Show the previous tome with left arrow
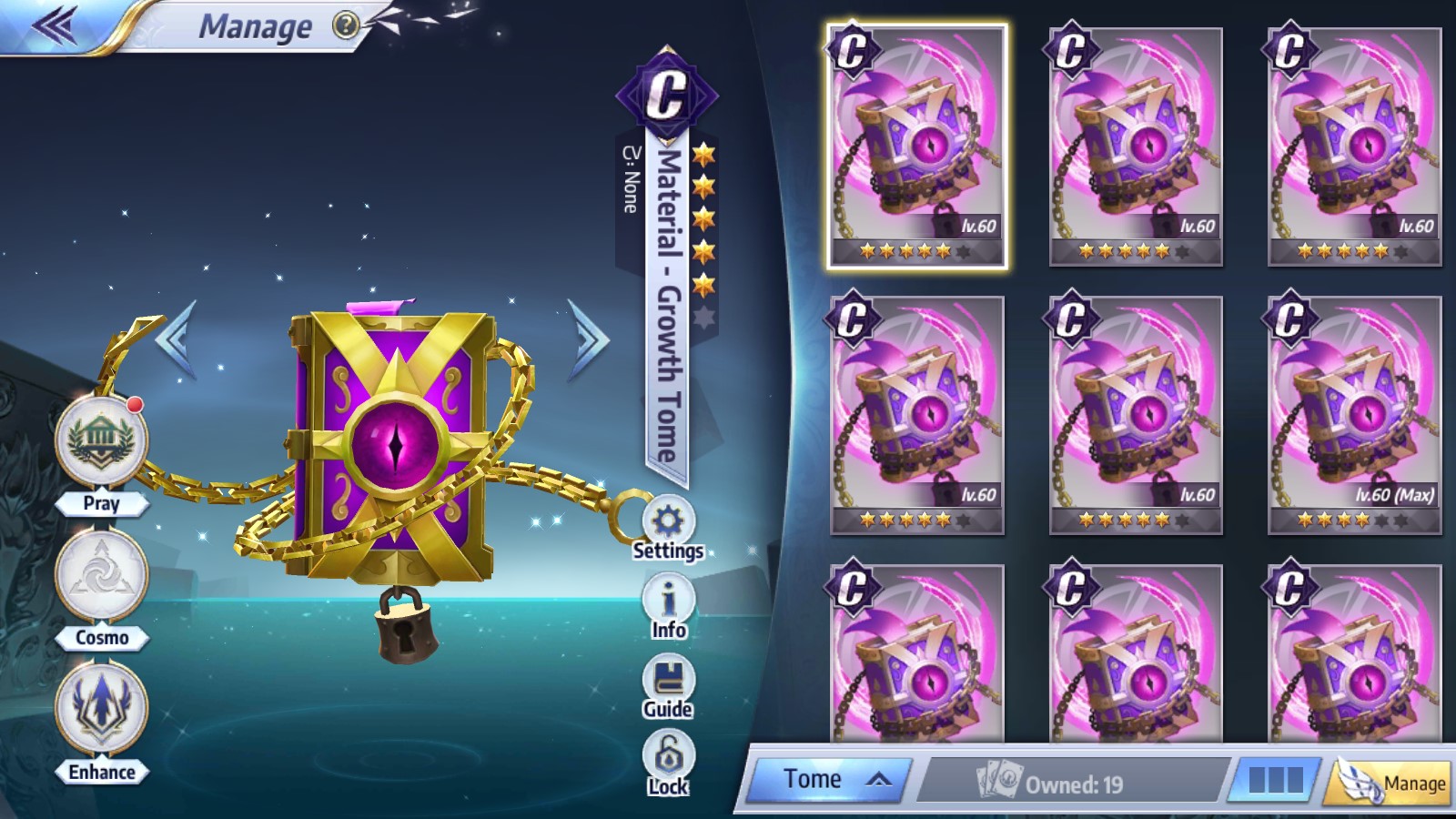 [176, 339]
